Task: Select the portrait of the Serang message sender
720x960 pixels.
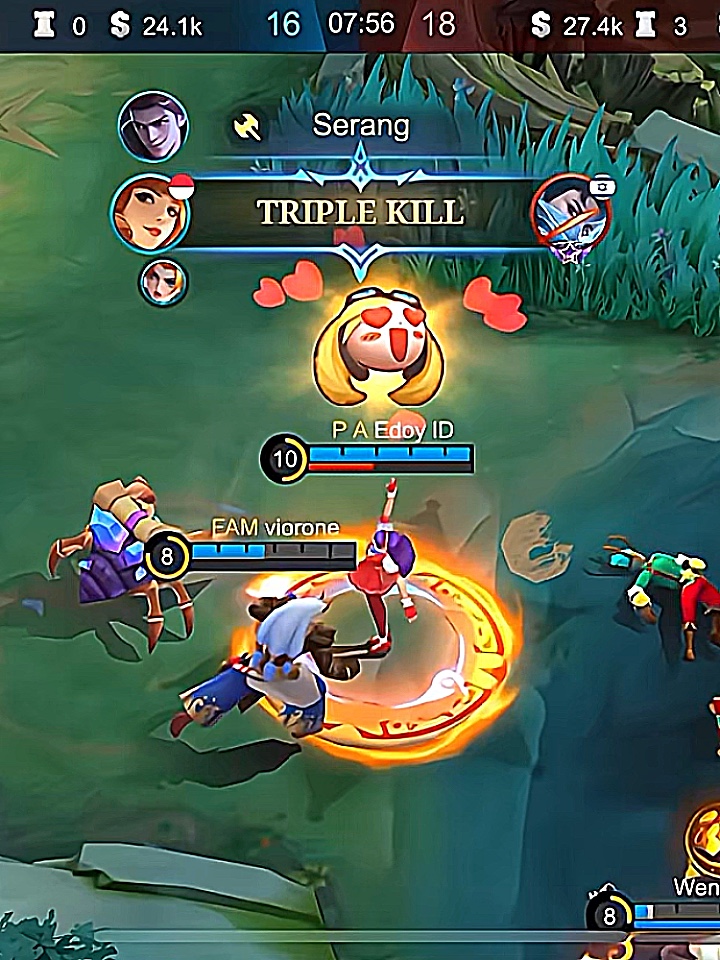Action: (x=153, y=126)
